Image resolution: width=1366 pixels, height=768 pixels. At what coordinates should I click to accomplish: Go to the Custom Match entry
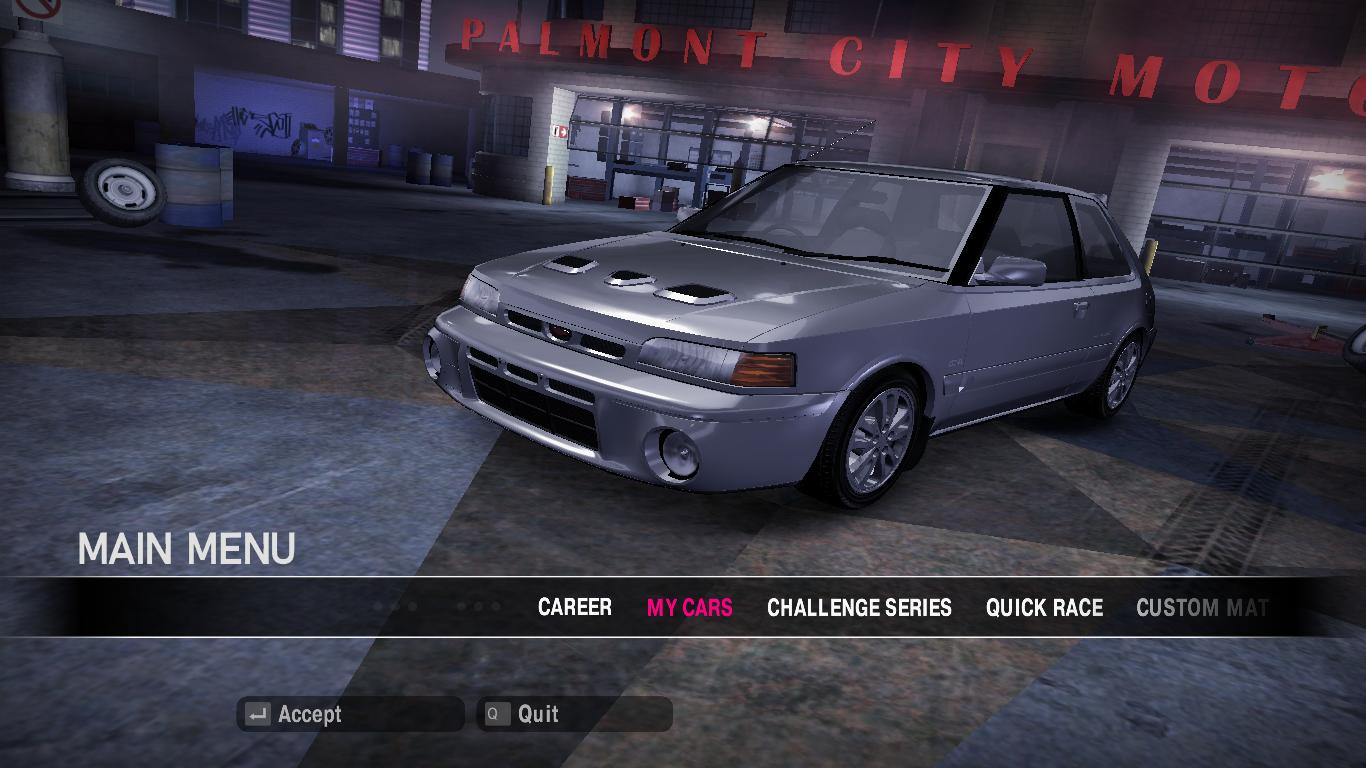[1201, 607]
